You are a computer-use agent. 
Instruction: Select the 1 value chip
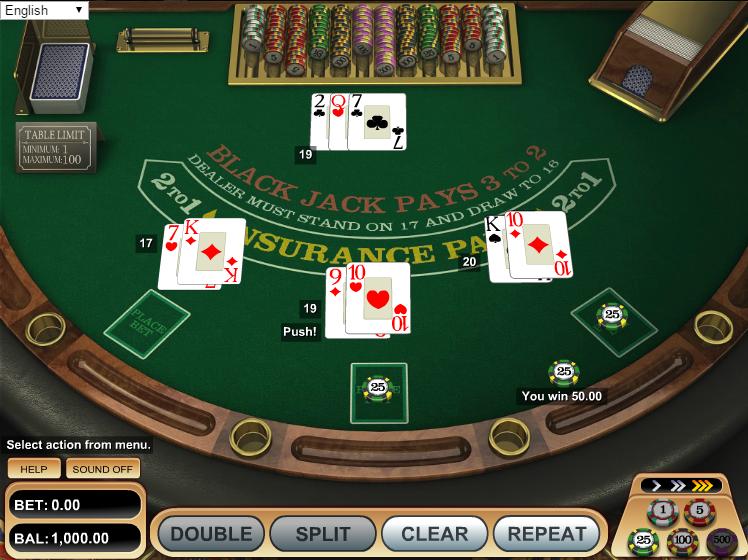click(662, 512)
